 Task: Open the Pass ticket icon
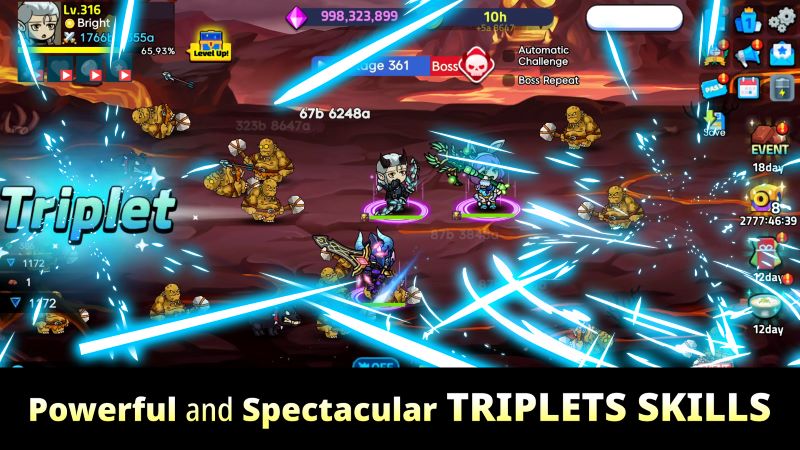pos(716,85)
